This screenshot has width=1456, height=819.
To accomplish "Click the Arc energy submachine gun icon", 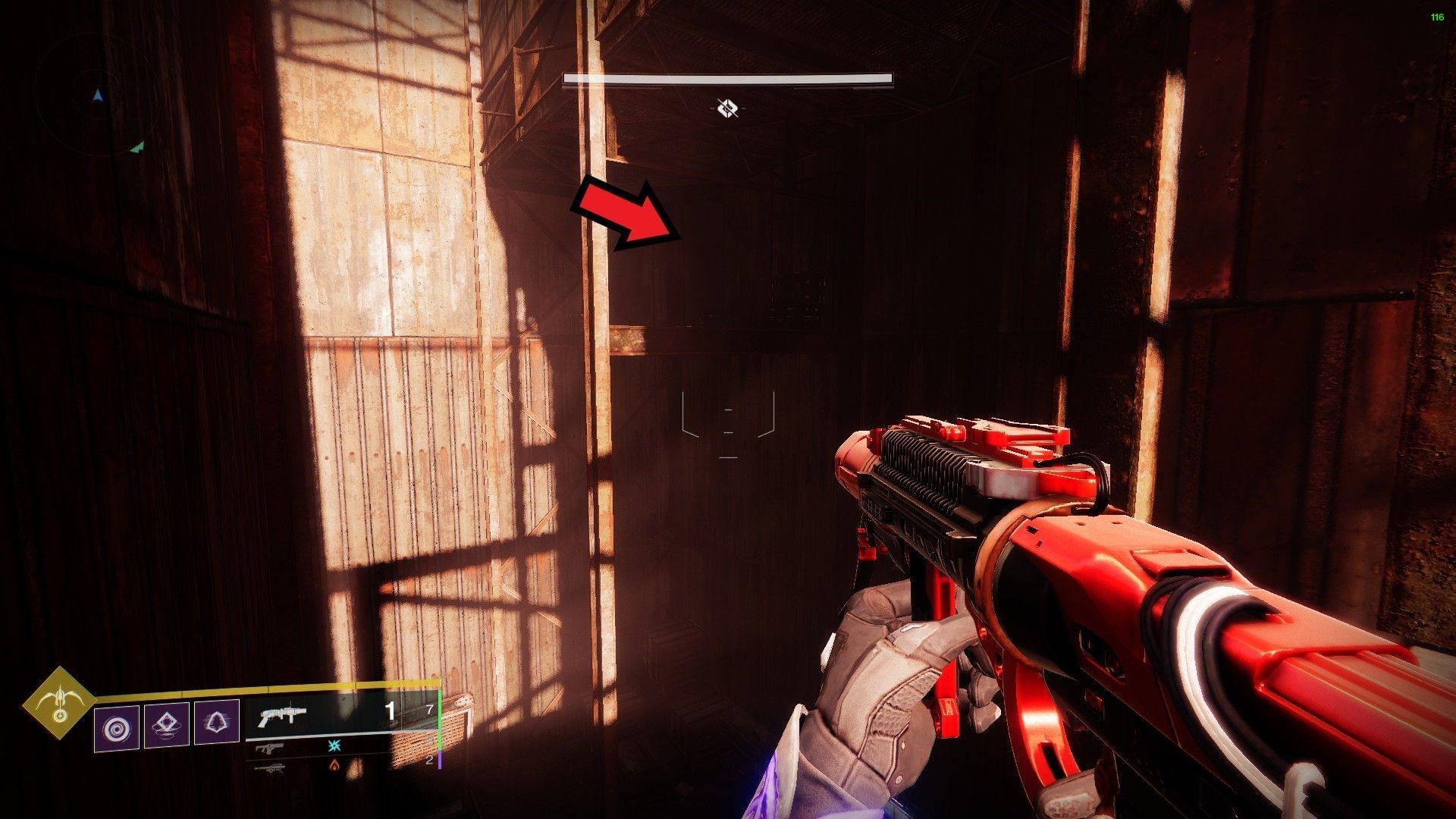I will point(268,748).
